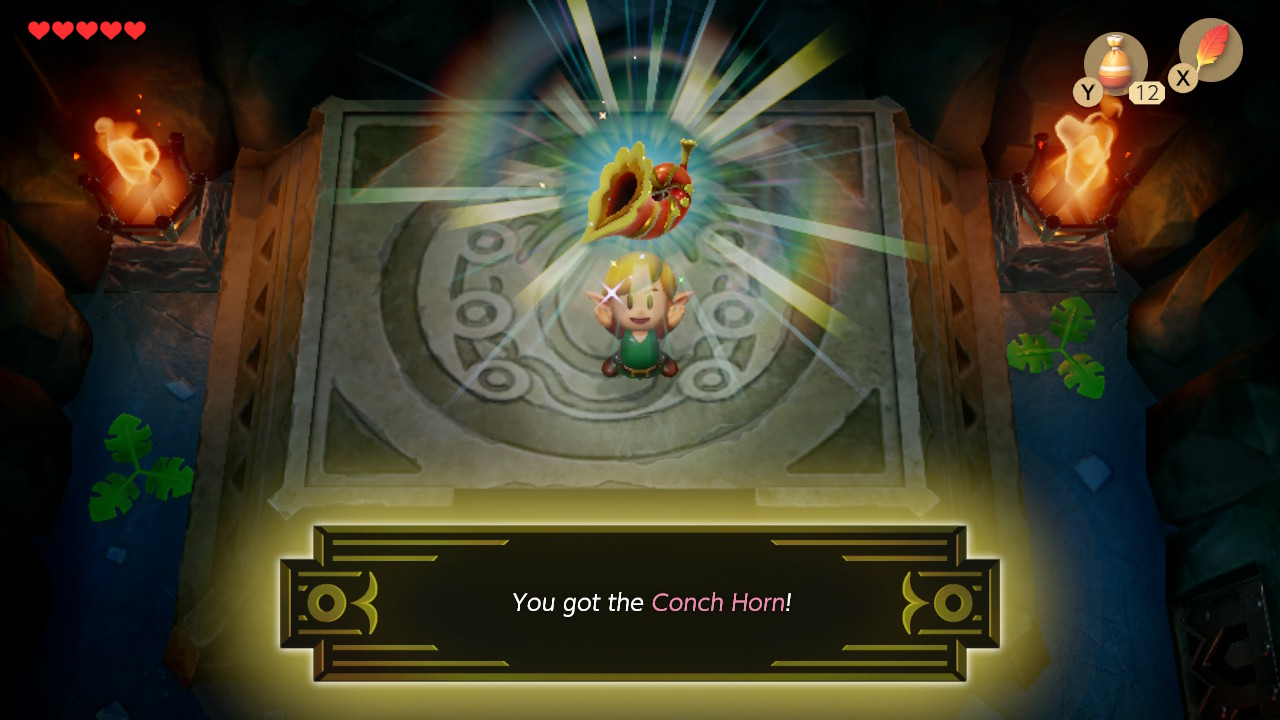The width and height of the screenshot is (1280, 720).
Task: Click the right ornamental circle on the dialog border
Action: point(955,602)
